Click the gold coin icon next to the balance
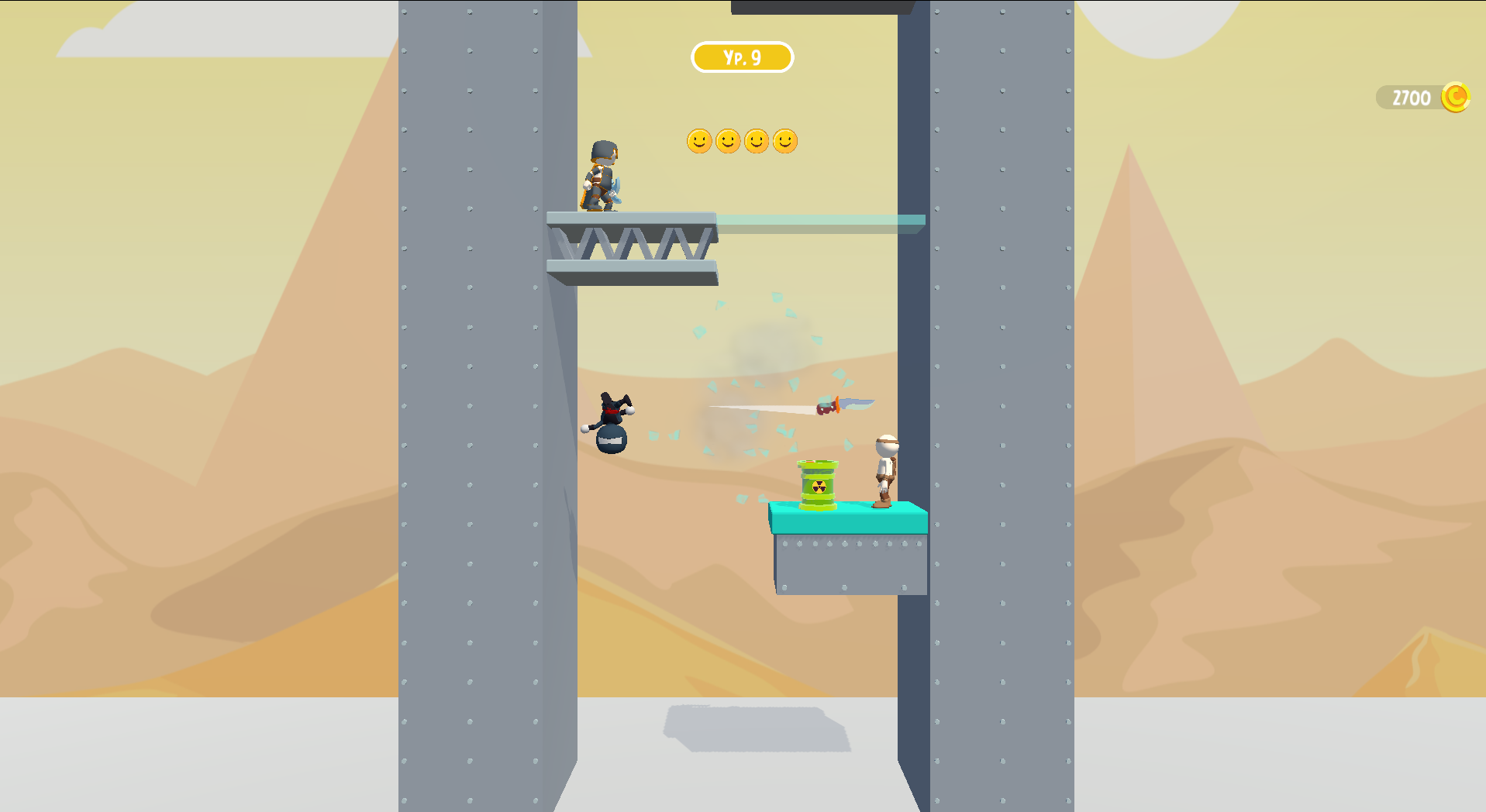The width and height of the screenshot is (1486, 812). tap(1456, 97)
